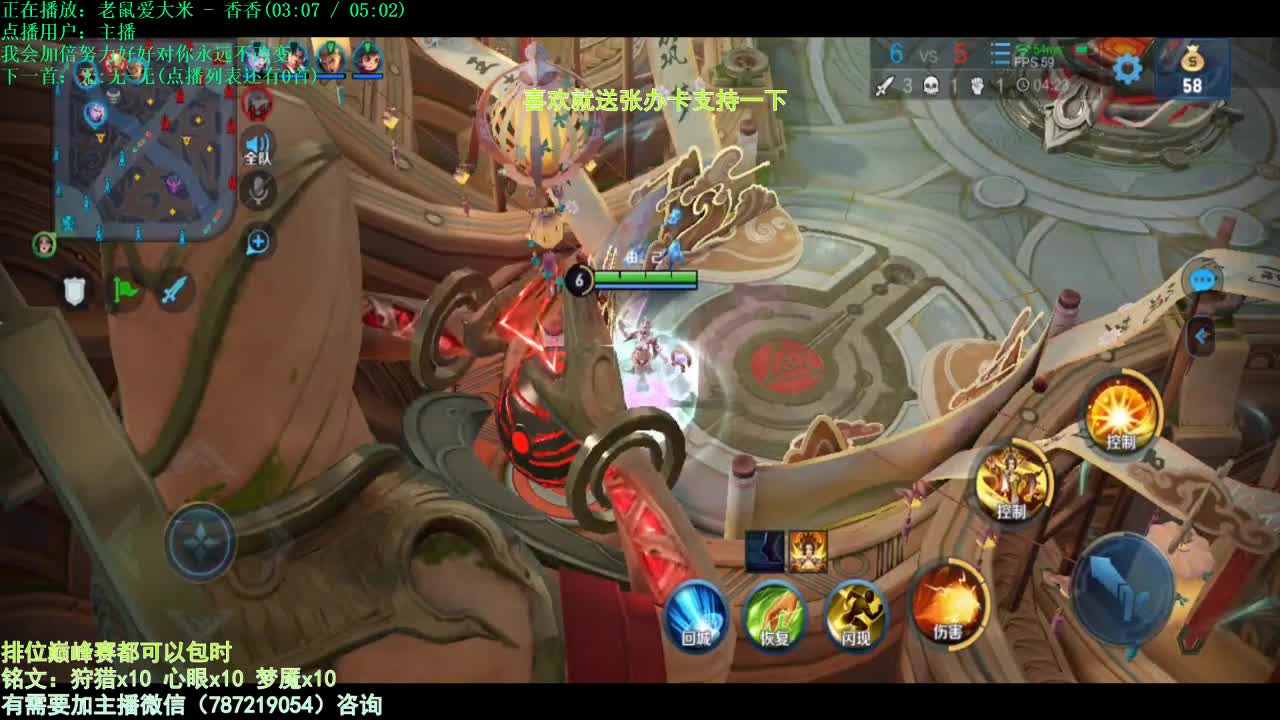
Task: Open the gold coin shop
Action: point(1191,70)
